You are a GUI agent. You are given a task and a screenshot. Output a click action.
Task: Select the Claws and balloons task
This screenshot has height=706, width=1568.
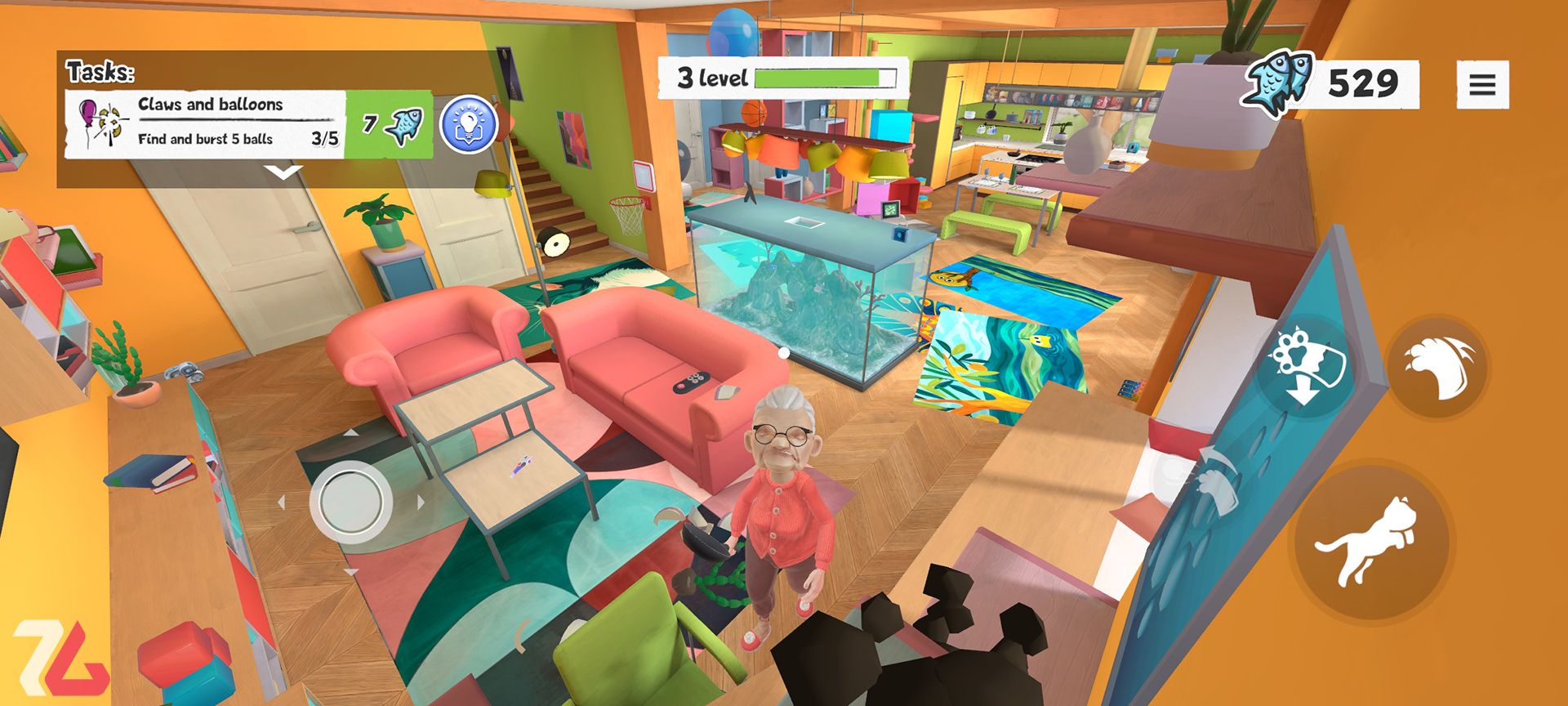click(208, 123)
